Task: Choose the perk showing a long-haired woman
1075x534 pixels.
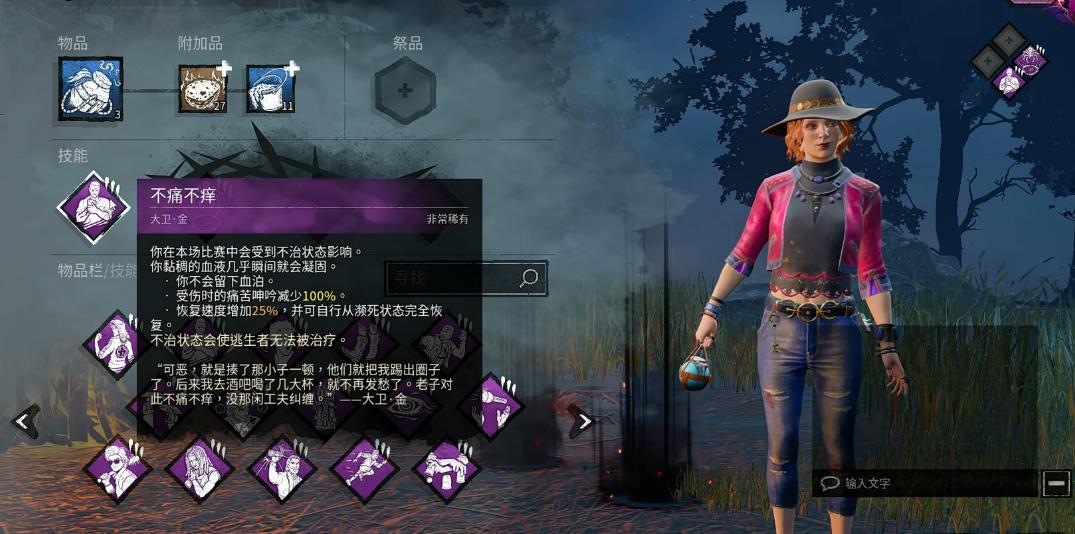Action: [199, 467]
